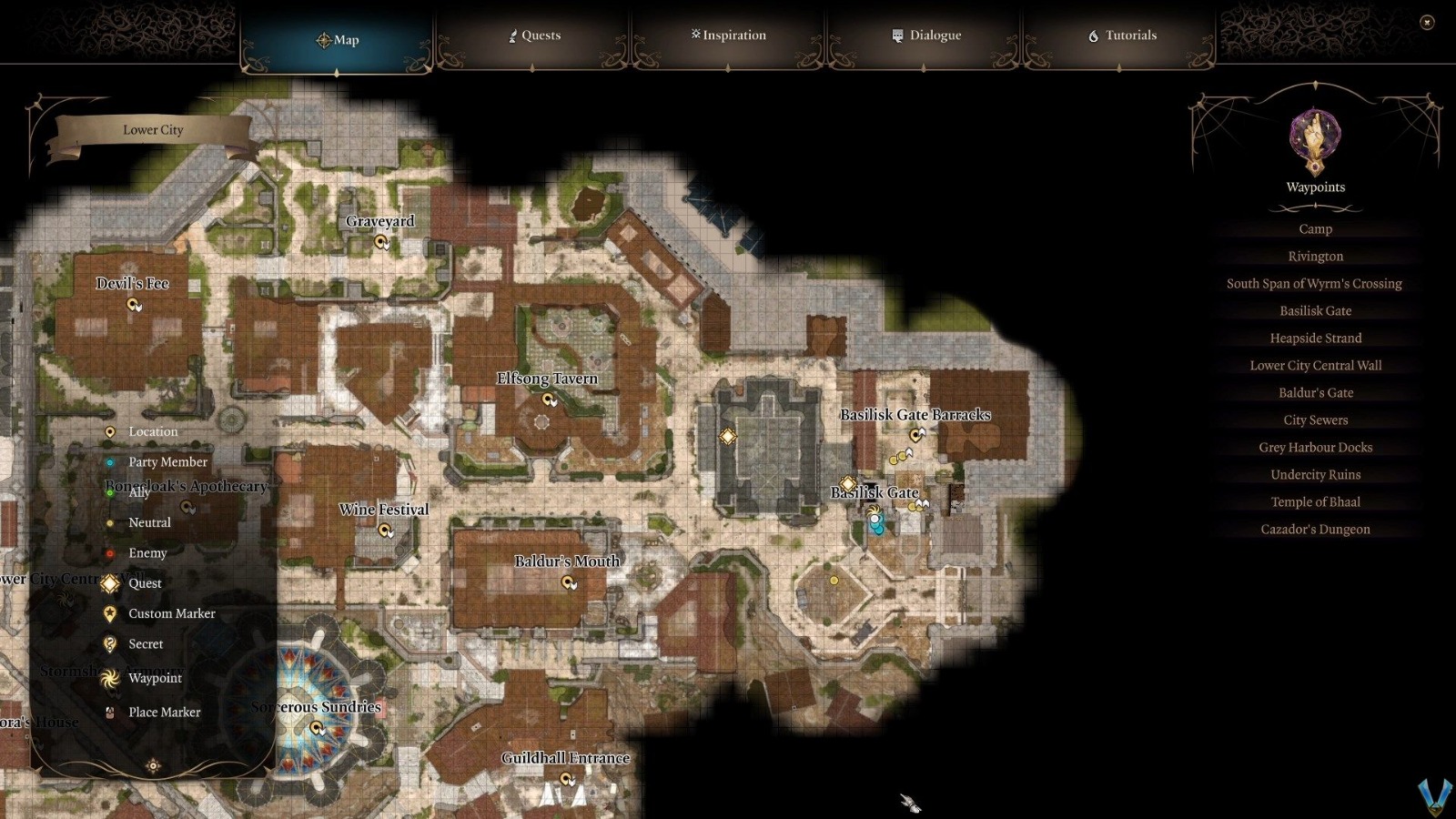Toggle the Secret marker filter
Image resolution: width=1456 pixels, height=819 pixels.
pyautogui.click(x=110, y=643)
